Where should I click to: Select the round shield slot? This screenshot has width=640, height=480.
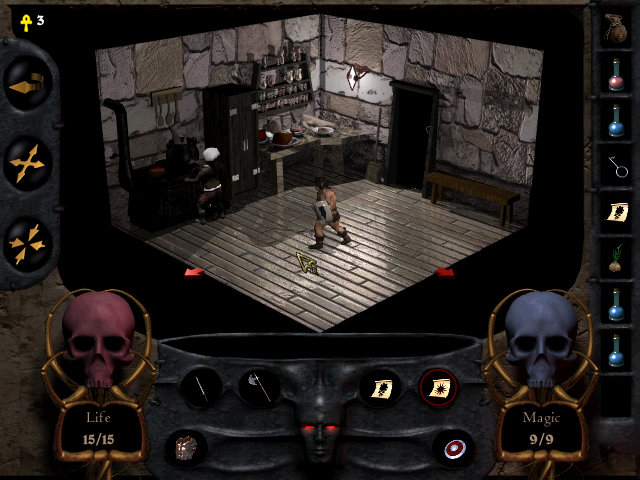point(452,446)
